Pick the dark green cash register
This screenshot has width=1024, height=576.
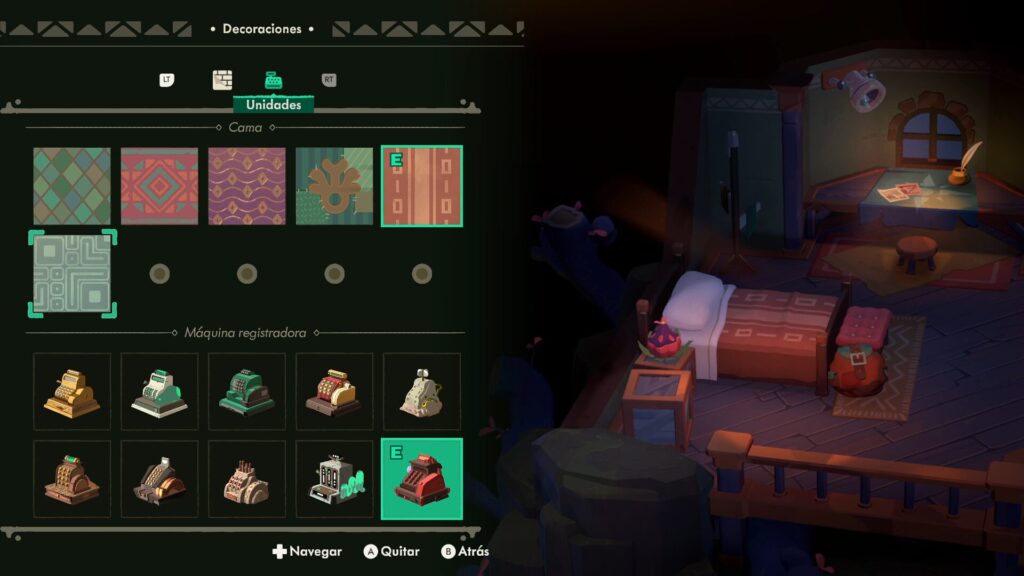[247, 392]
